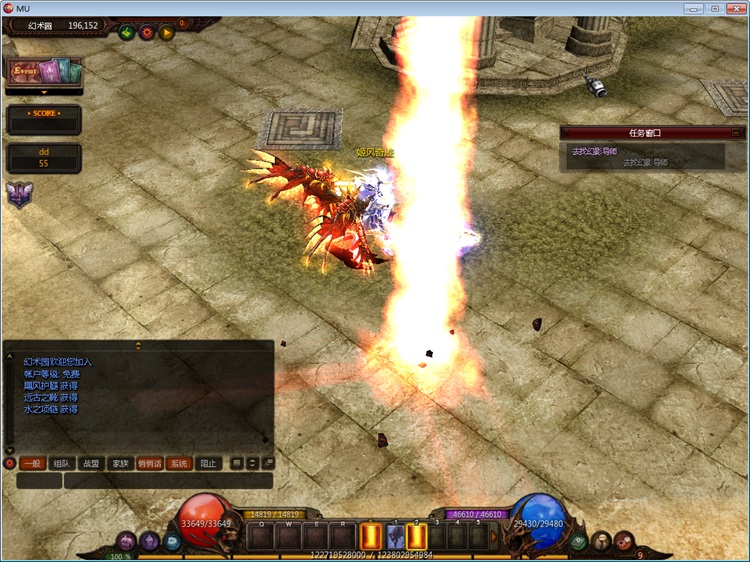The width and height of the screenshot is (750, 562).
Task: Toggle the 系统 system message tab
Action: pos(179,464)
